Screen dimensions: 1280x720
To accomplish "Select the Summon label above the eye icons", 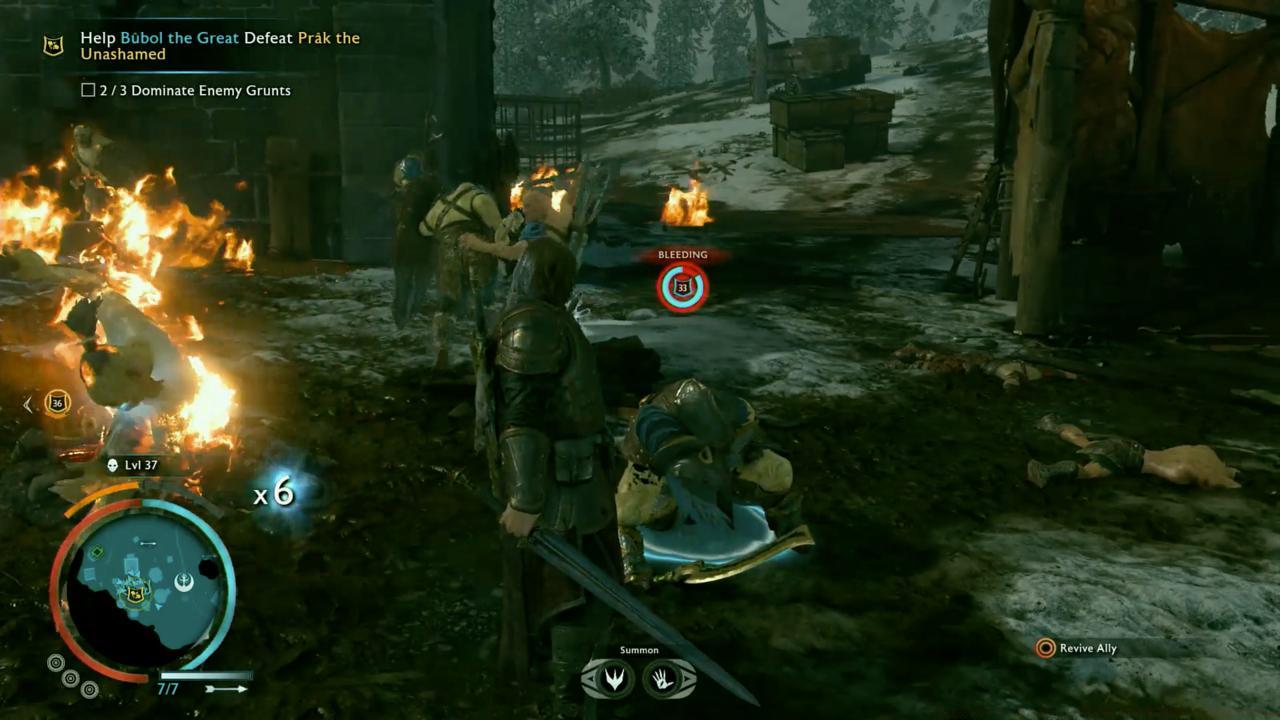I will tap(640, 649).
